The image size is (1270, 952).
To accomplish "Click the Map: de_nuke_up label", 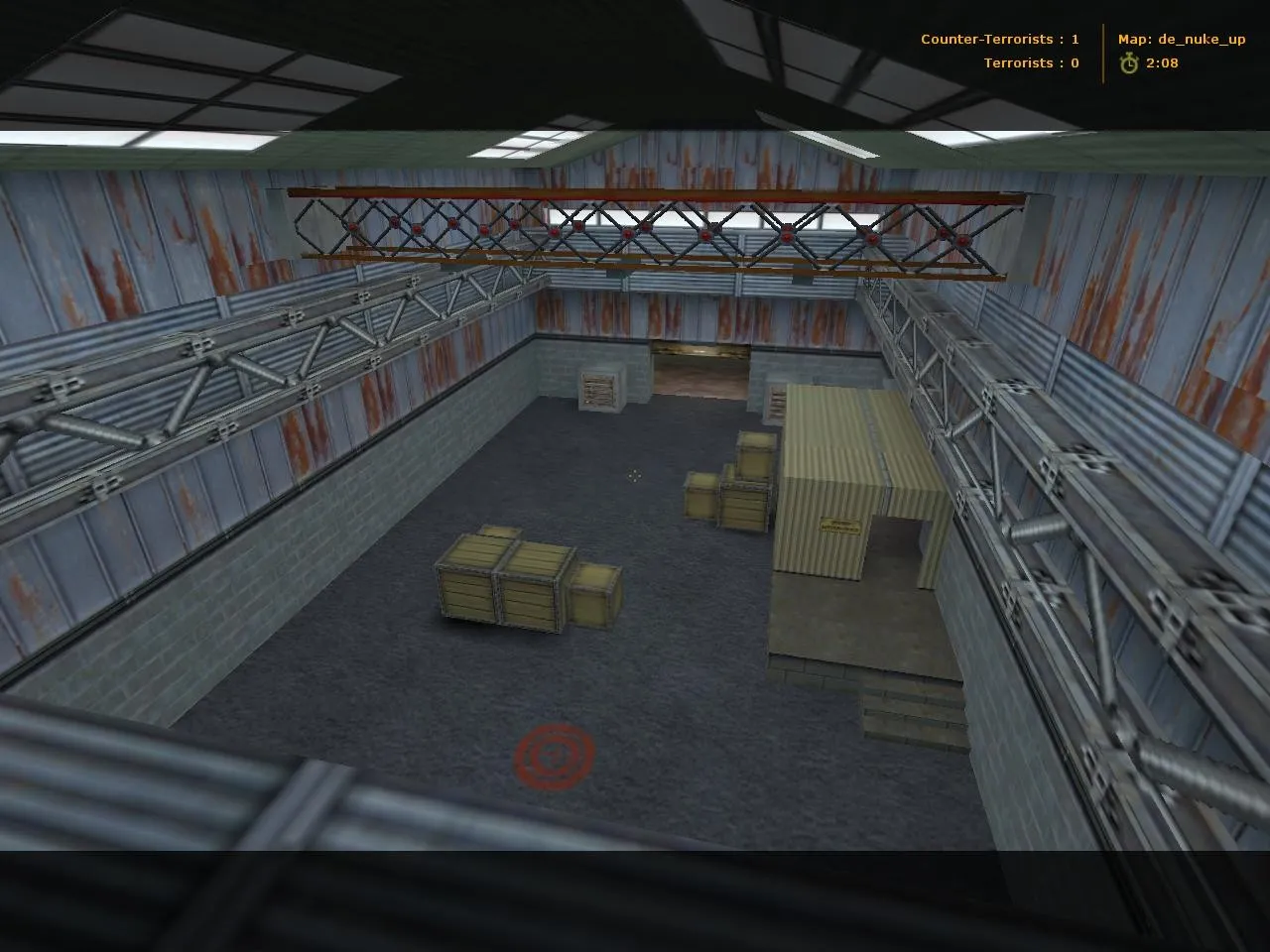I will 1180,39.
